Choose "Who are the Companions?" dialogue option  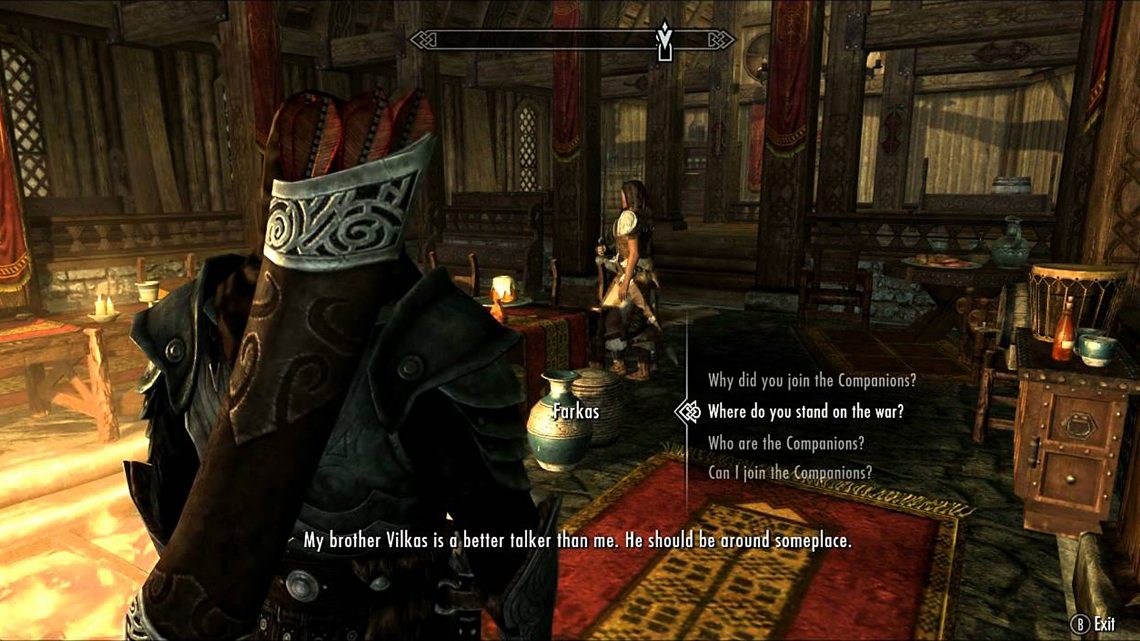(786, 443)
